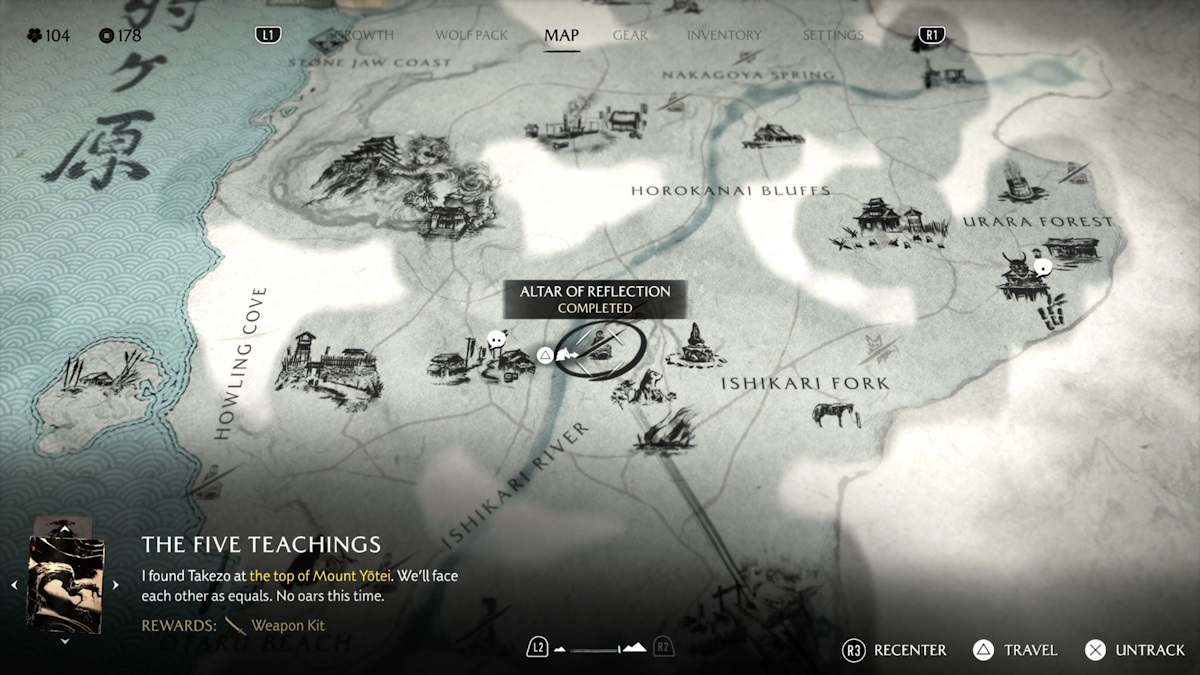Image resolution: width=1200 pixels, height=675 pixels.
Task: Show the previous quest with the left arrow
Action: (x=14, y=585)
